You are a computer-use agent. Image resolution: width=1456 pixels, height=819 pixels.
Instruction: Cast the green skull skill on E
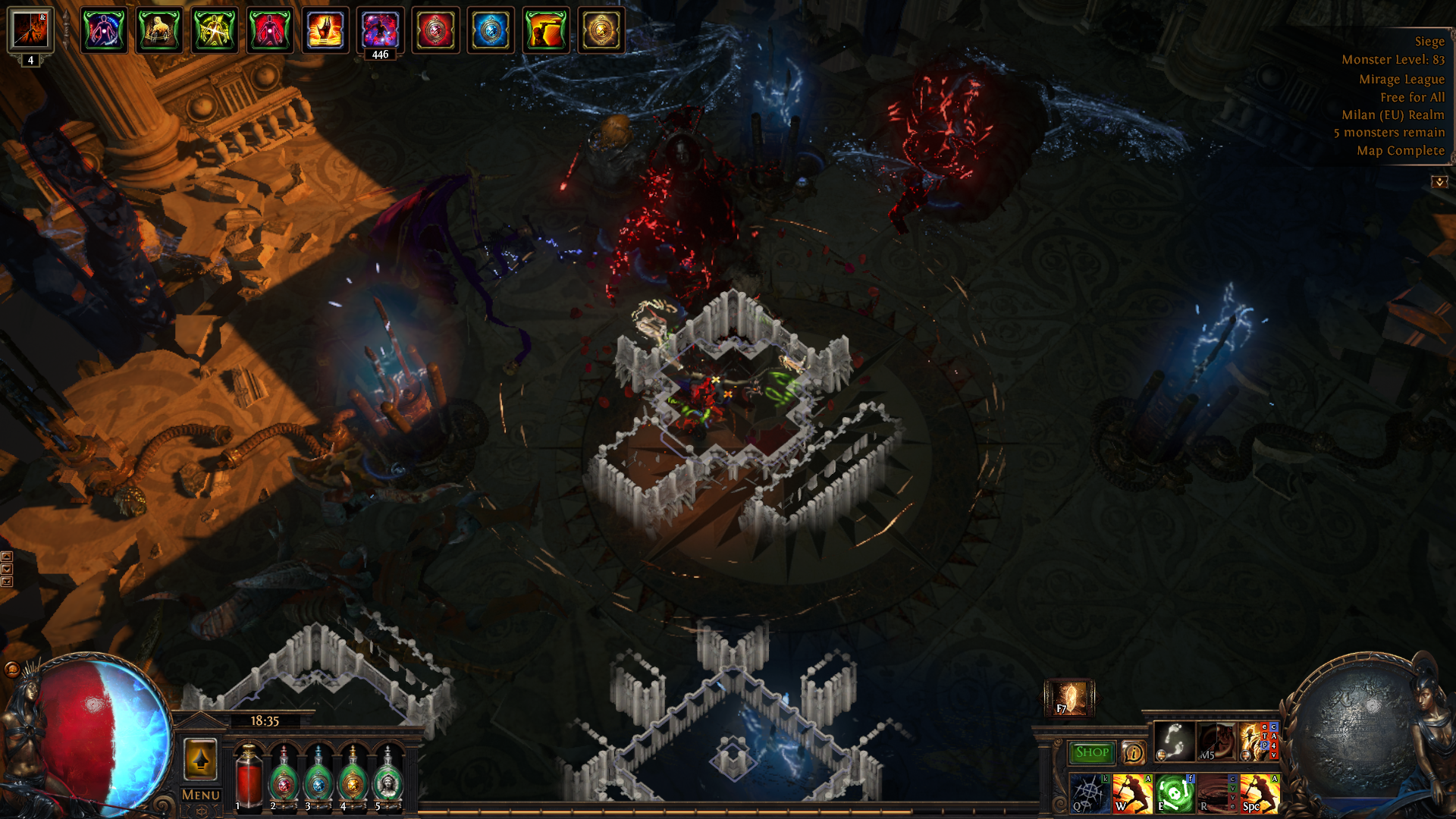click(x=1175, y=793)
